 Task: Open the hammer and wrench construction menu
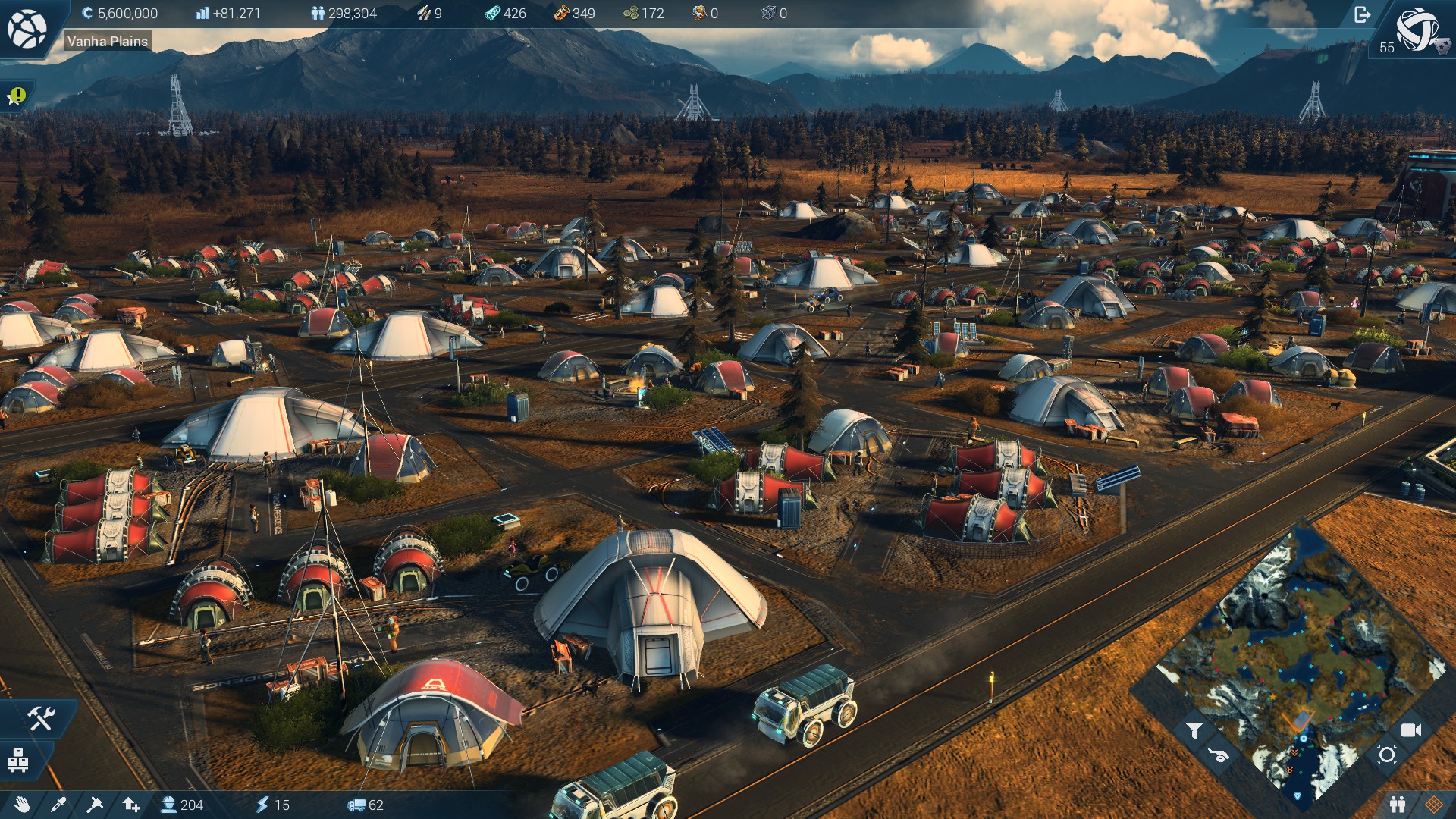[40, 718]
